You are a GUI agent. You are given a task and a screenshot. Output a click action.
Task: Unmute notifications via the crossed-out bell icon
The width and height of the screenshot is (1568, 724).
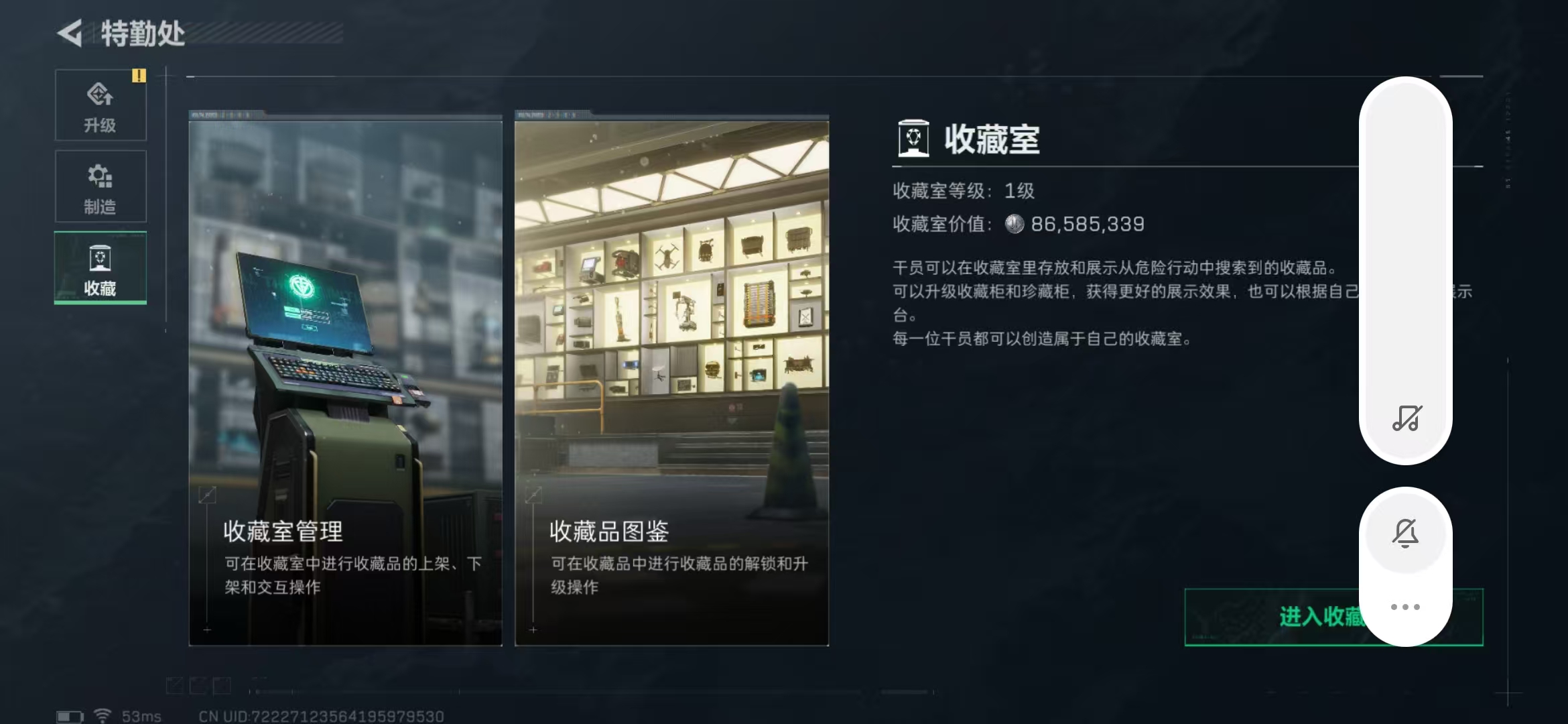click(1405, 532)
